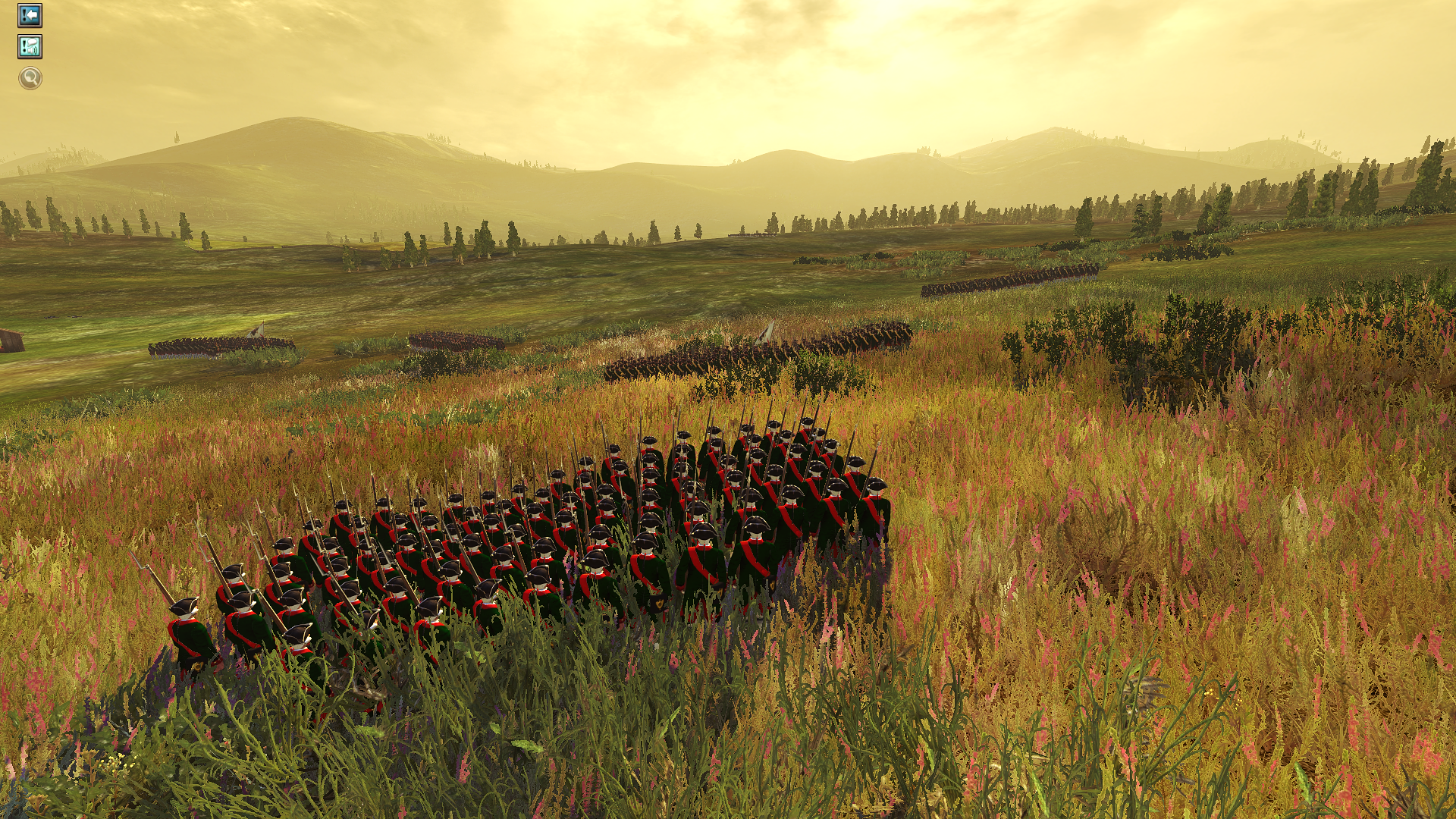Click the round magnifying glass button

tap(30, 78)
